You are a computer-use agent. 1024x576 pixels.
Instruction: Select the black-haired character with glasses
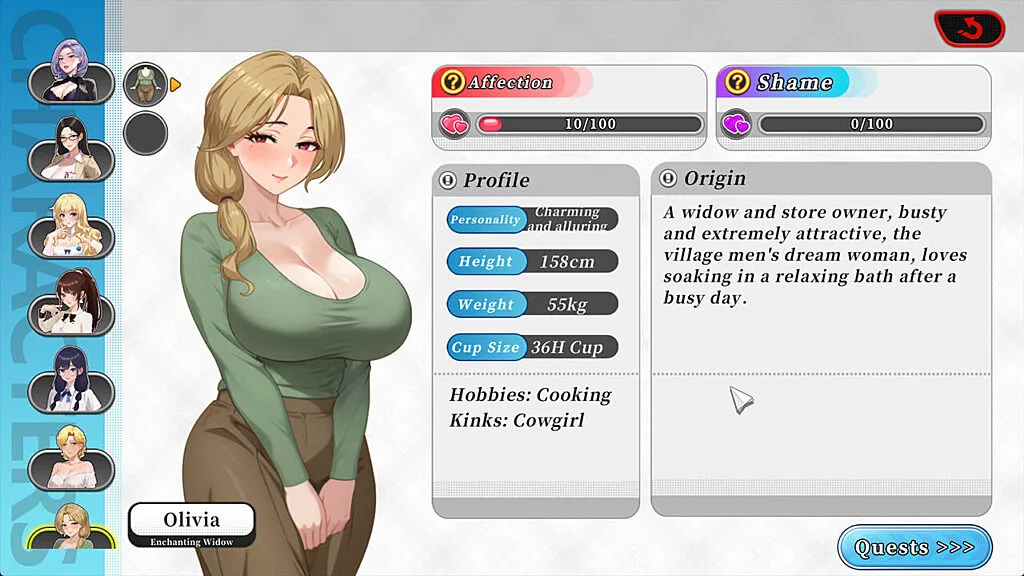(70, 150)
